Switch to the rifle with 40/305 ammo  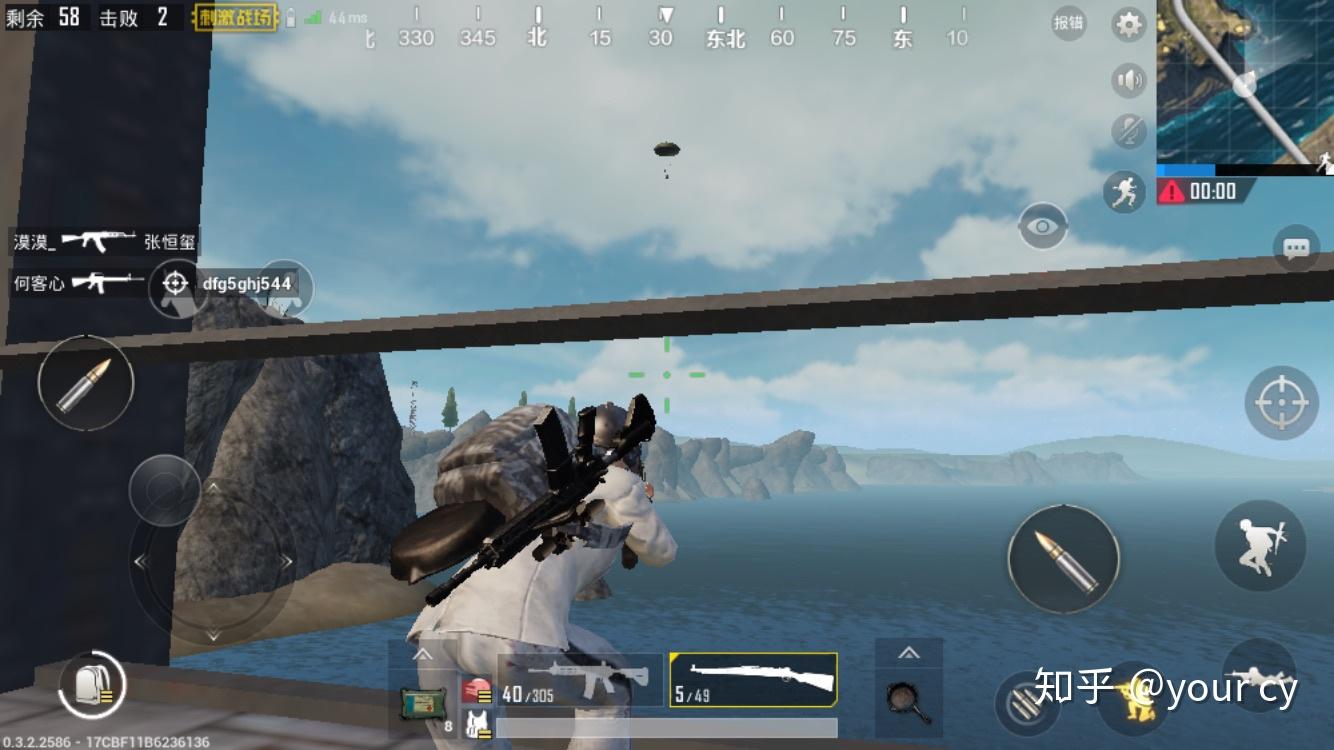pos(580,680)
